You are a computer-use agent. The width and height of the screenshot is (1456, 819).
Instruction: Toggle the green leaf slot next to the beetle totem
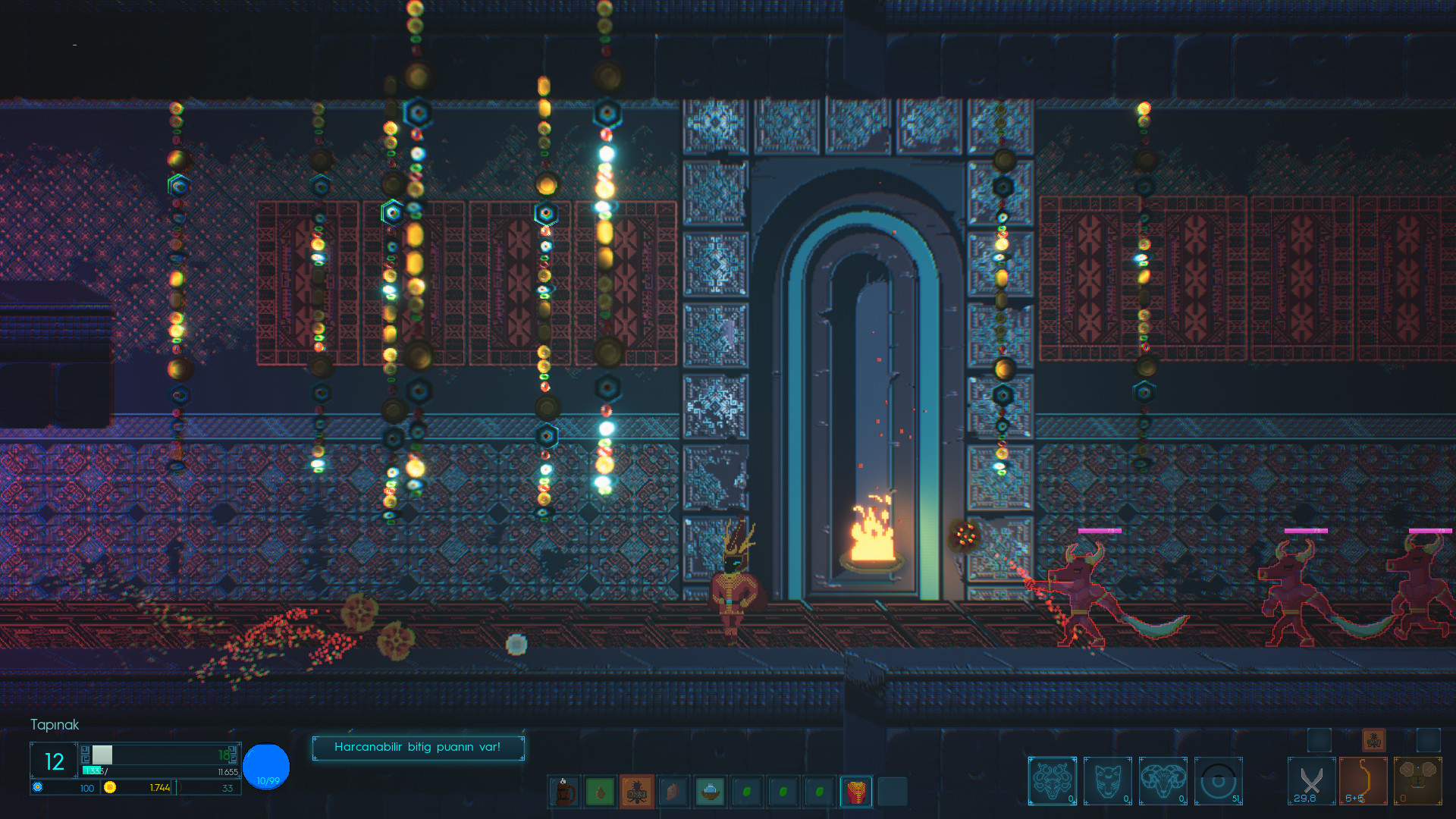click(600, 791)
